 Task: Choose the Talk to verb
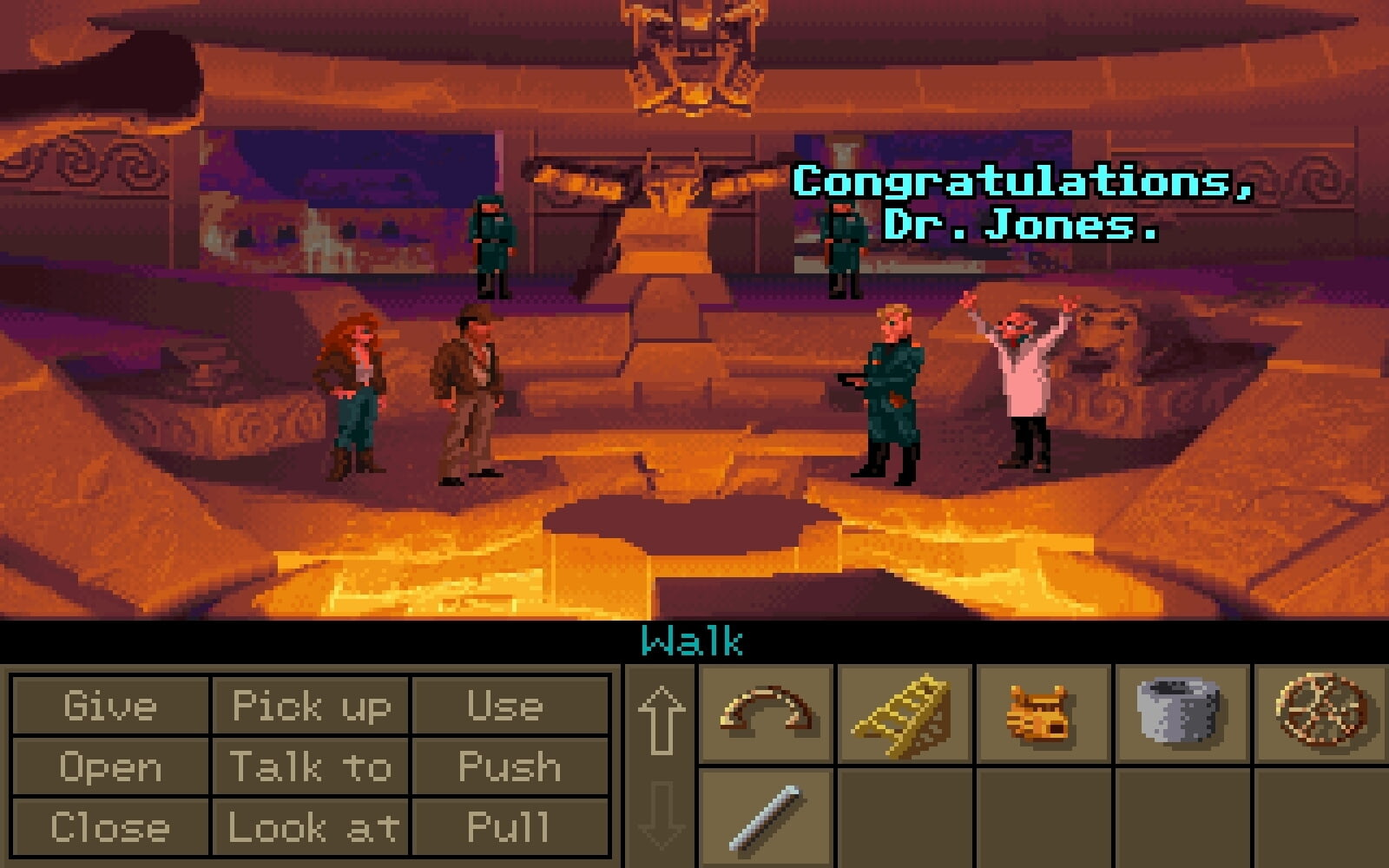coord(311,767)
